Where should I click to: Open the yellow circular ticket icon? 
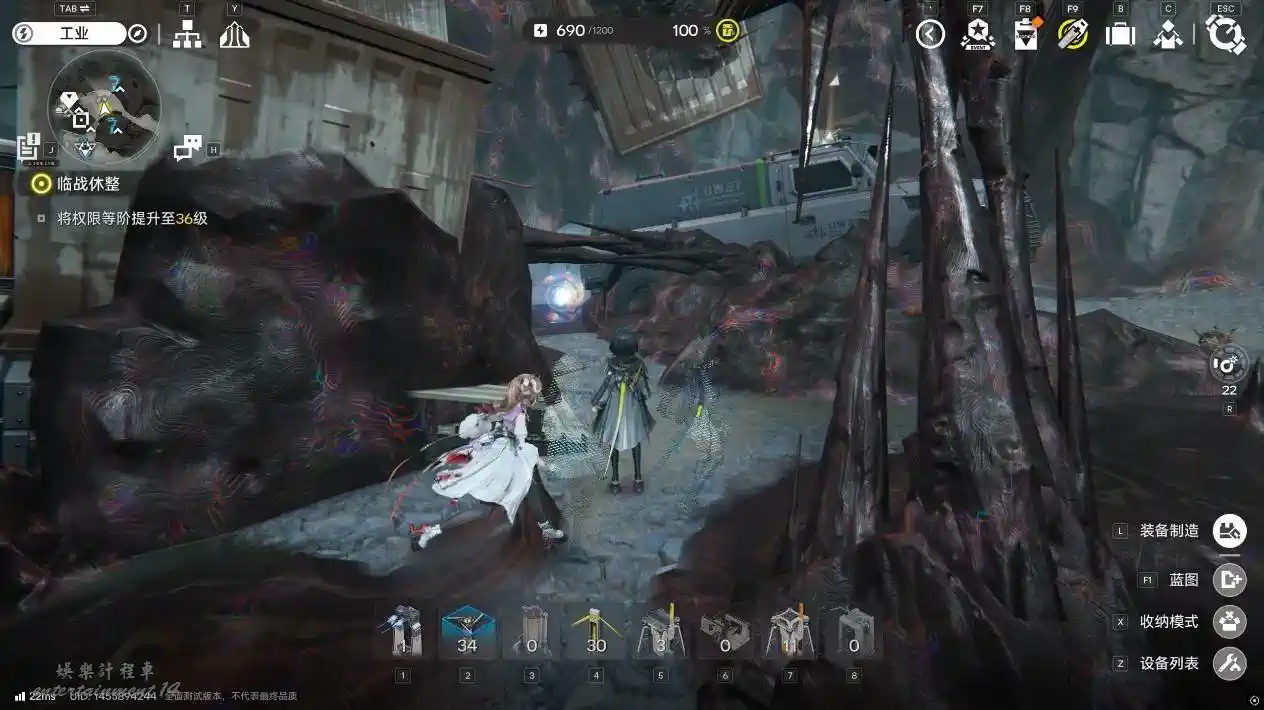[x=1072, y=34]
